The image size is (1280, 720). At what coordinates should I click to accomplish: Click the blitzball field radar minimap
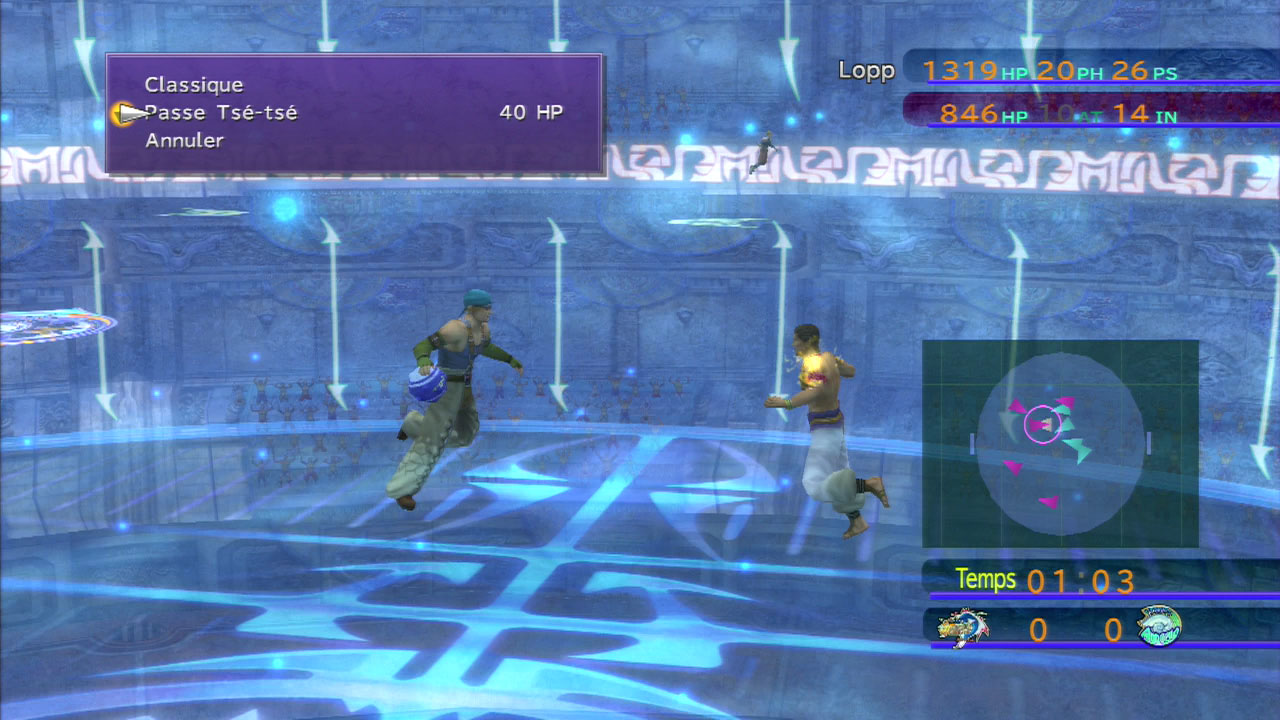click(1060, 444)
